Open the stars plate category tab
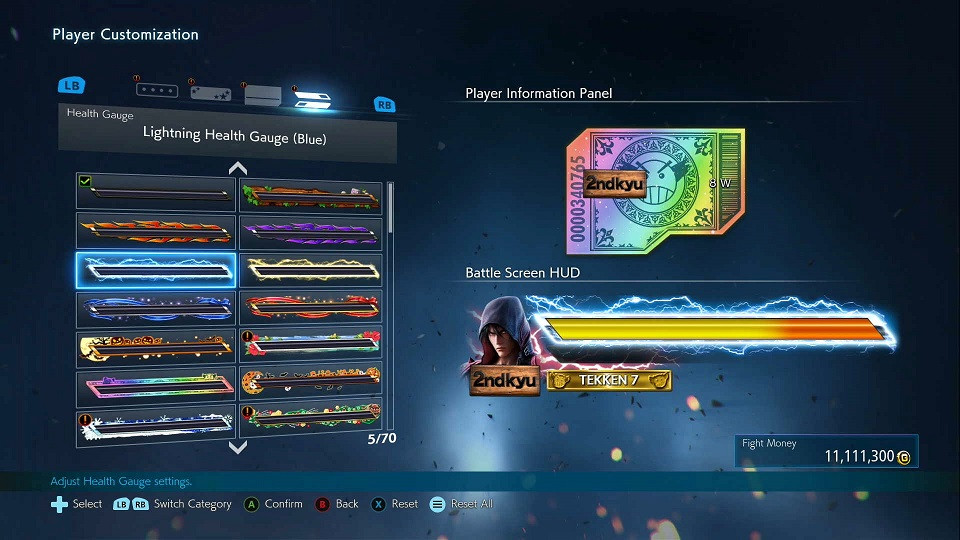 click(x=211, y=93)
